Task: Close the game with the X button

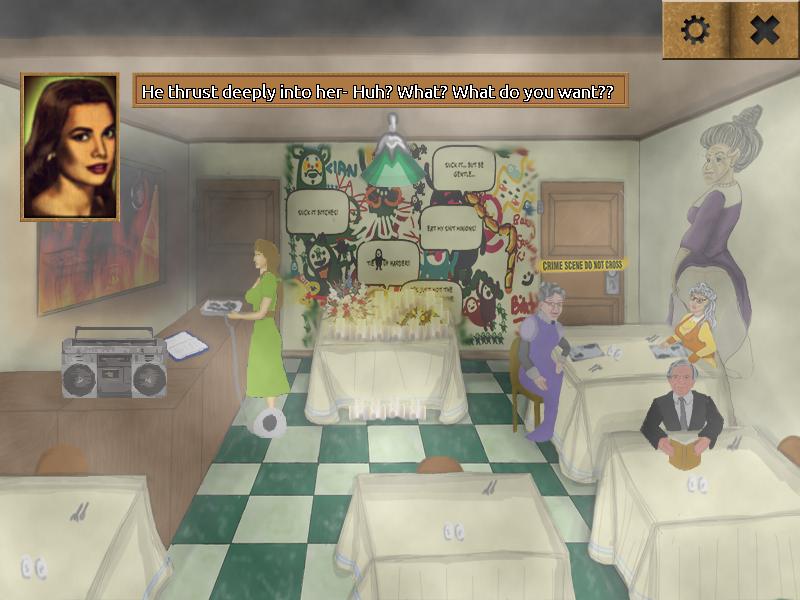Action: coord(764,30)
